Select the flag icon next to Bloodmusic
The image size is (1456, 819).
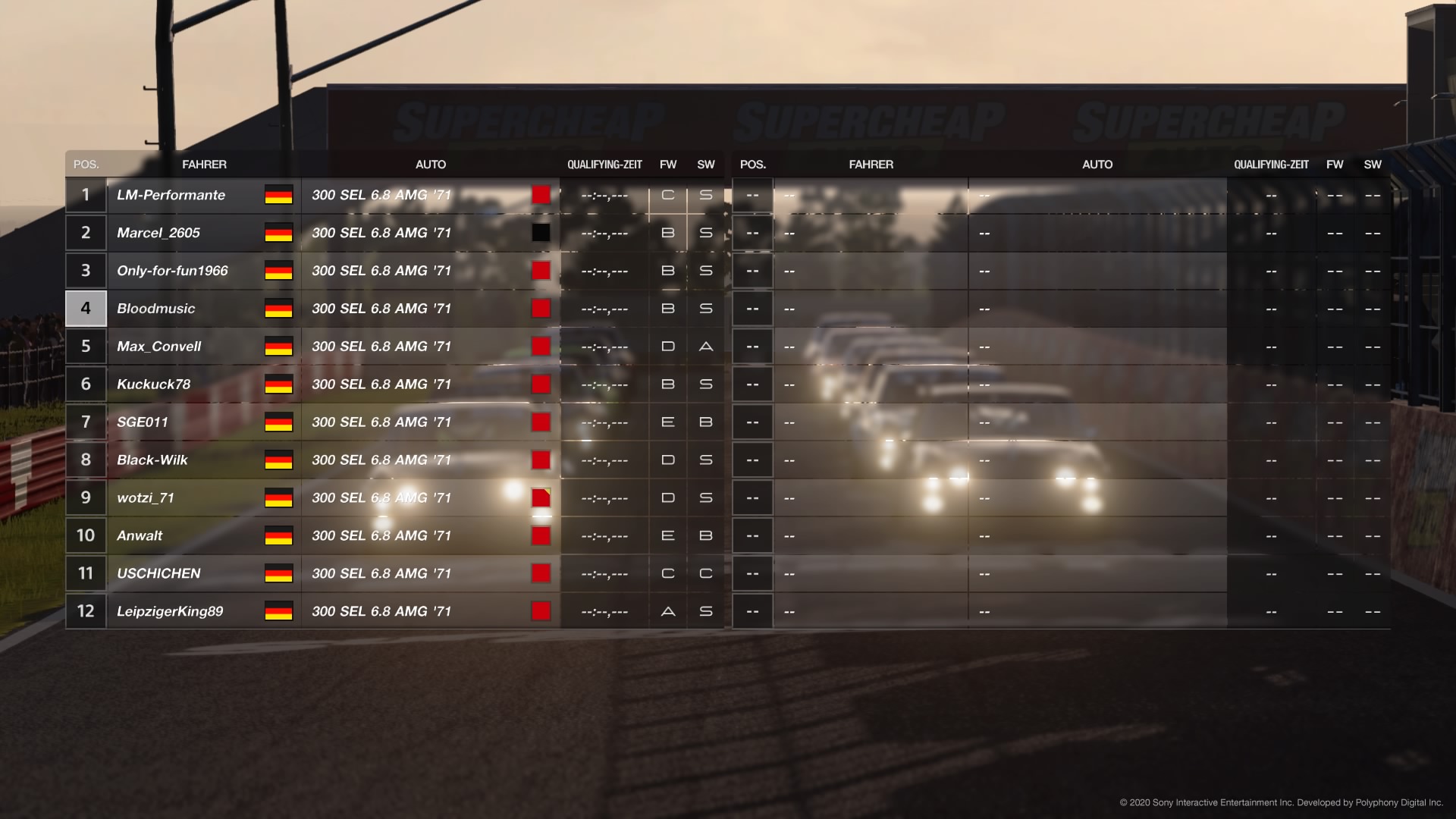(x=278, y=308)
